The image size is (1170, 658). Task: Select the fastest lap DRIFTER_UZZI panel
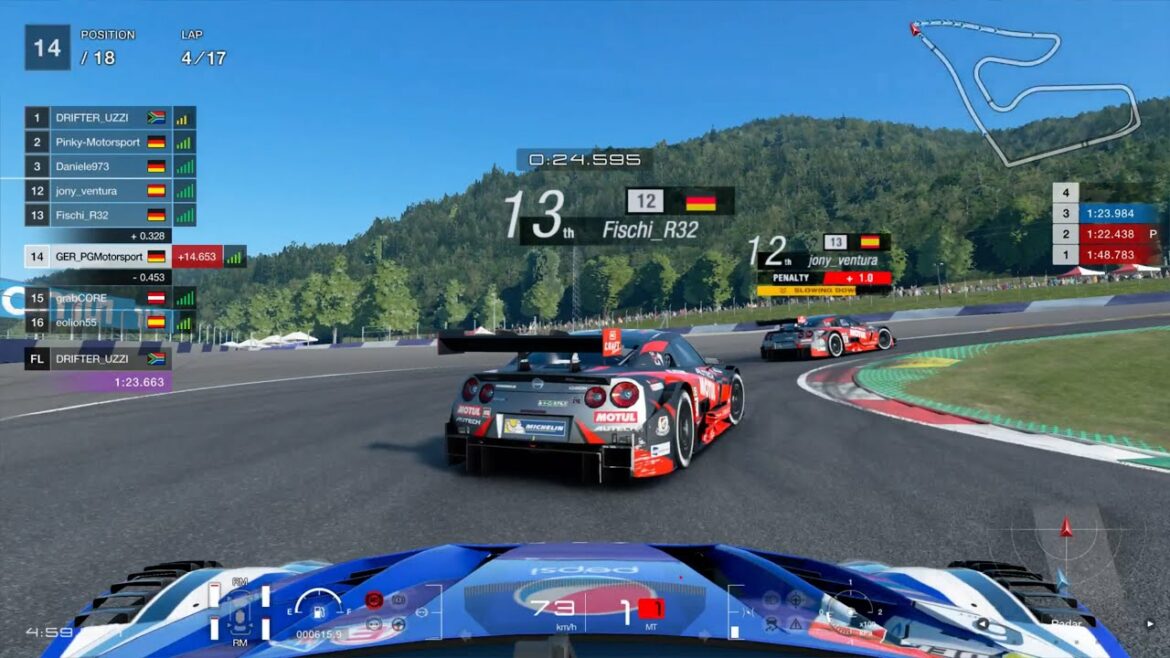[x=98, y=369]
